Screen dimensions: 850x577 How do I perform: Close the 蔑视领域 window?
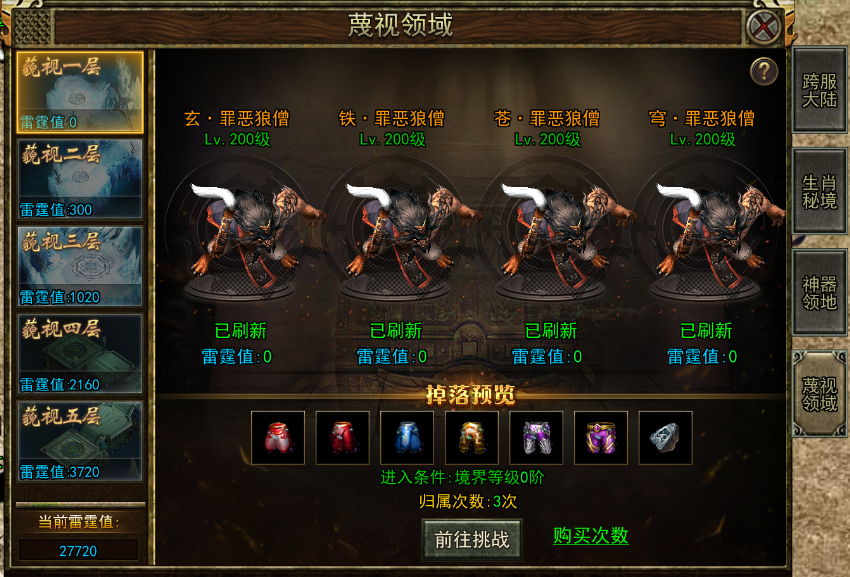[x=764, y=26]
